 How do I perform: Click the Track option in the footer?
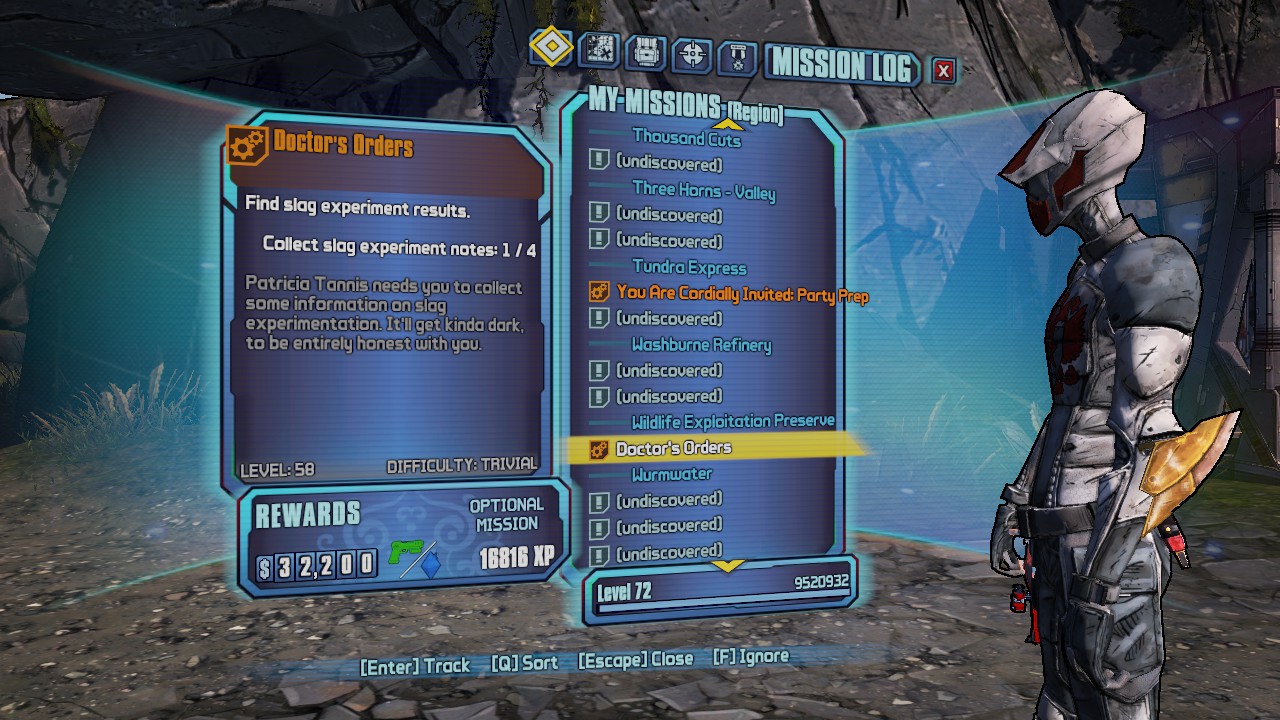415,665
